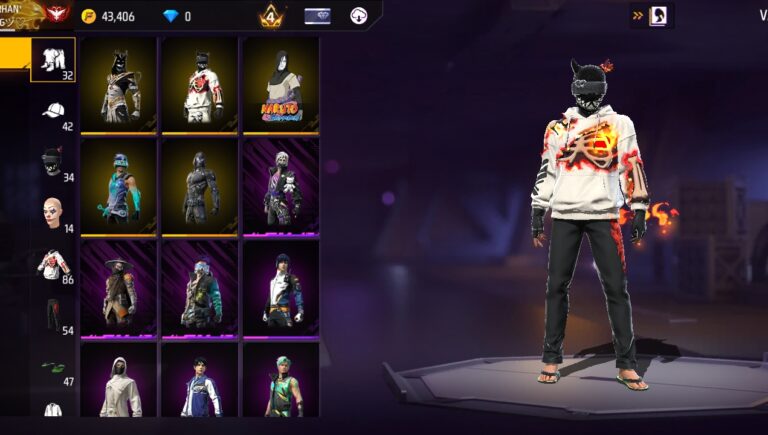Pick the black and gold pharaoh outfit
Screen dimensions: 768x435
[119, 85]
